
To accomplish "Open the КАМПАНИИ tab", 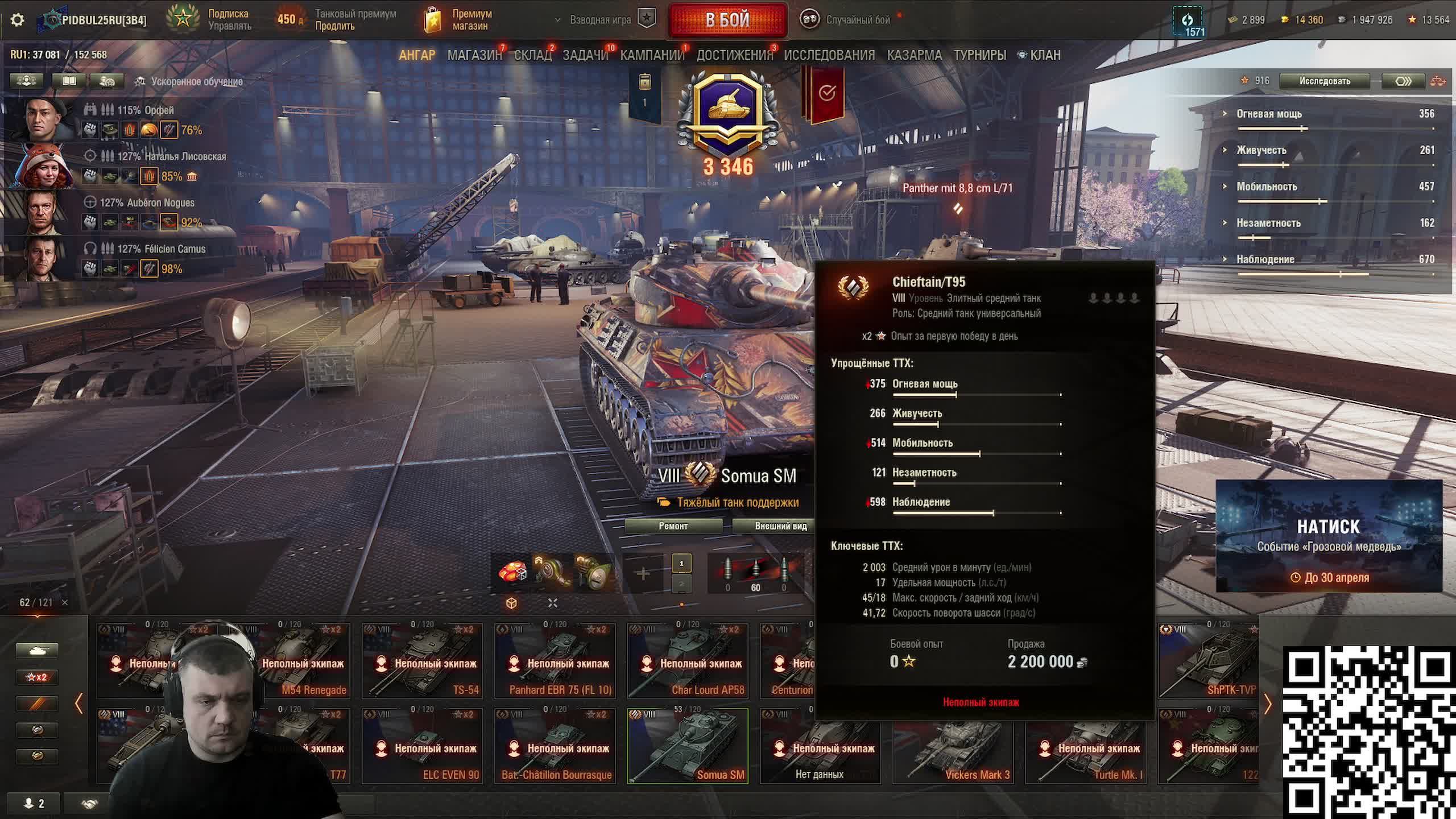I will (x=652, y=55).
